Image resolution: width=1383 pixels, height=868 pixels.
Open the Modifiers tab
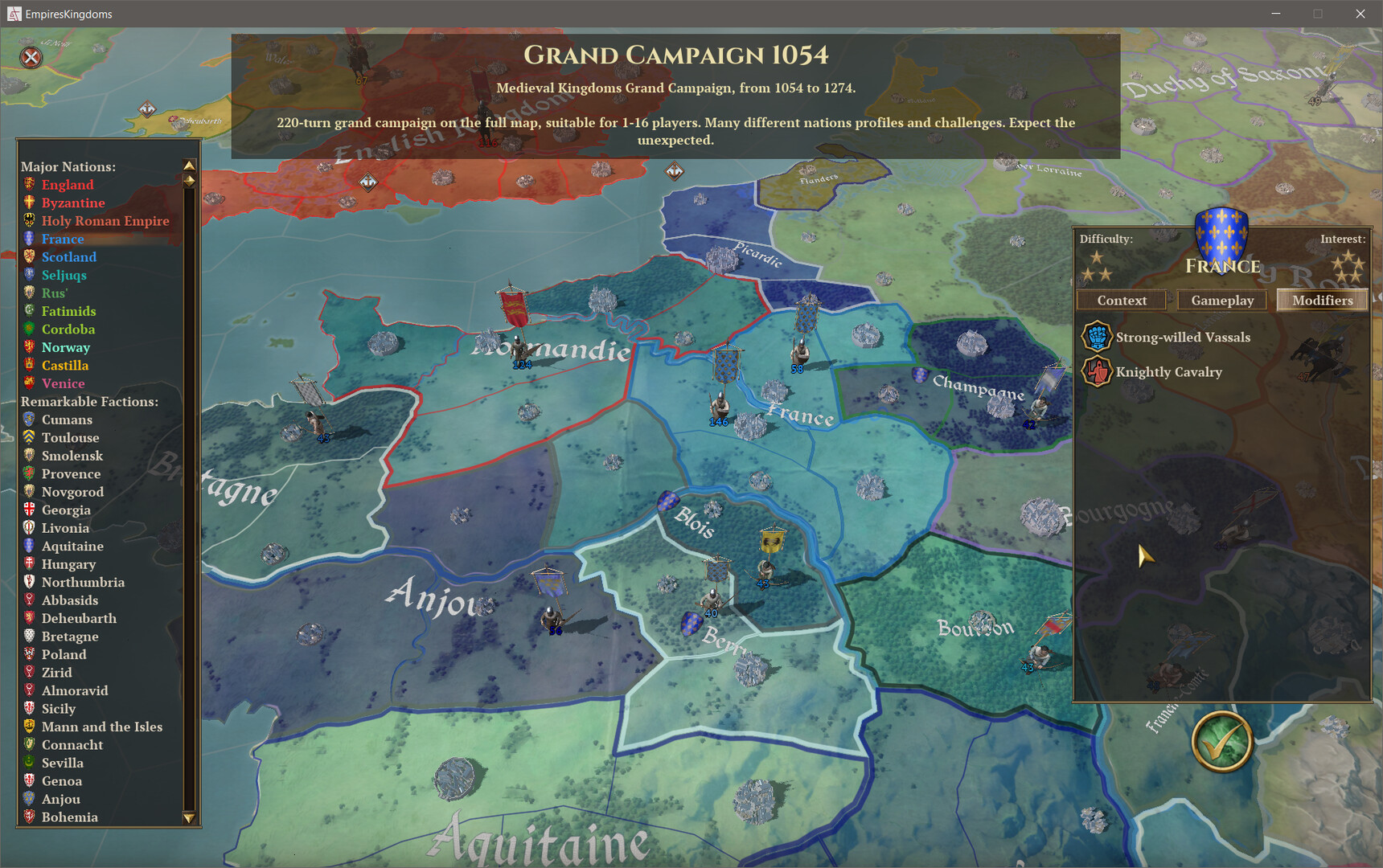point(1321,300)
